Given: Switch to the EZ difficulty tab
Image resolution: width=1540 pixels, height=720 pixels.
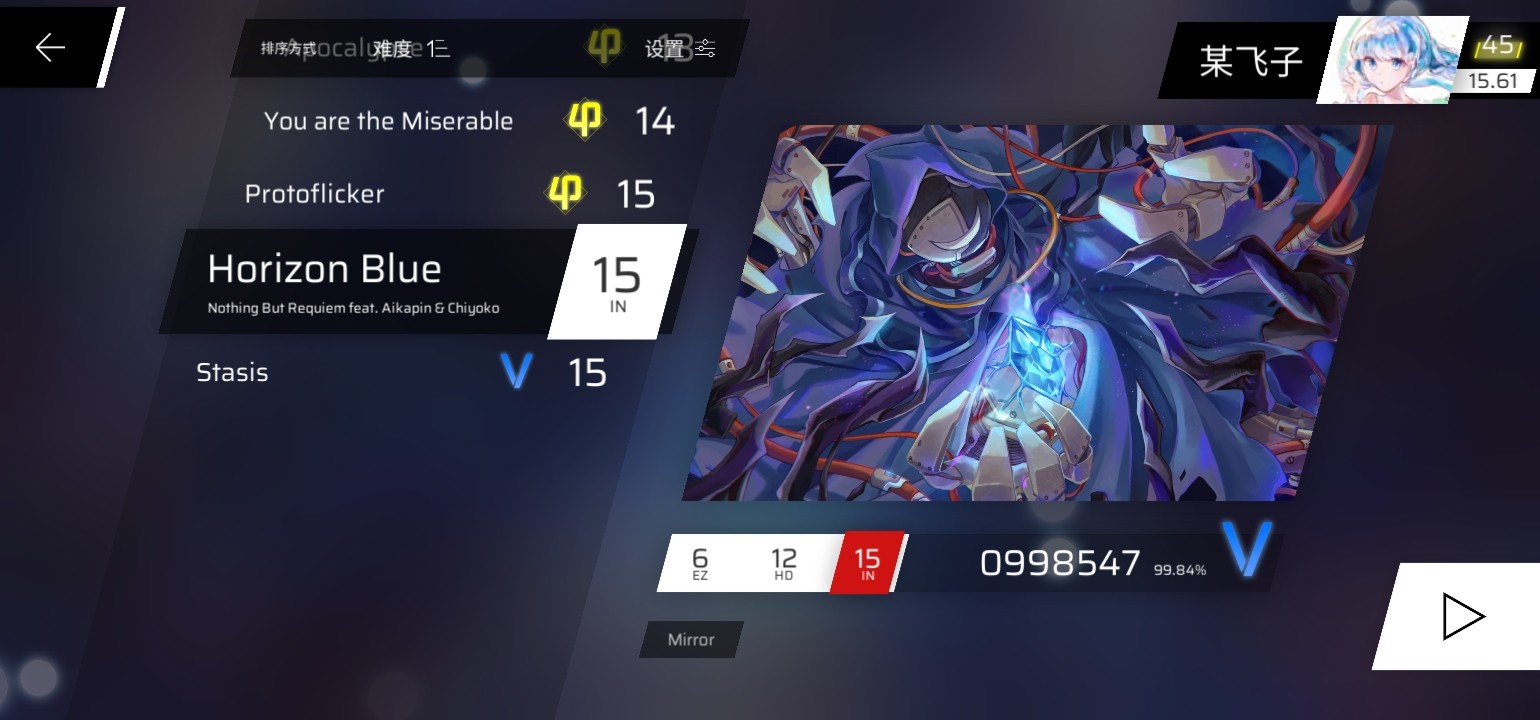Looking at the screenshot, I should coord(700,562).
